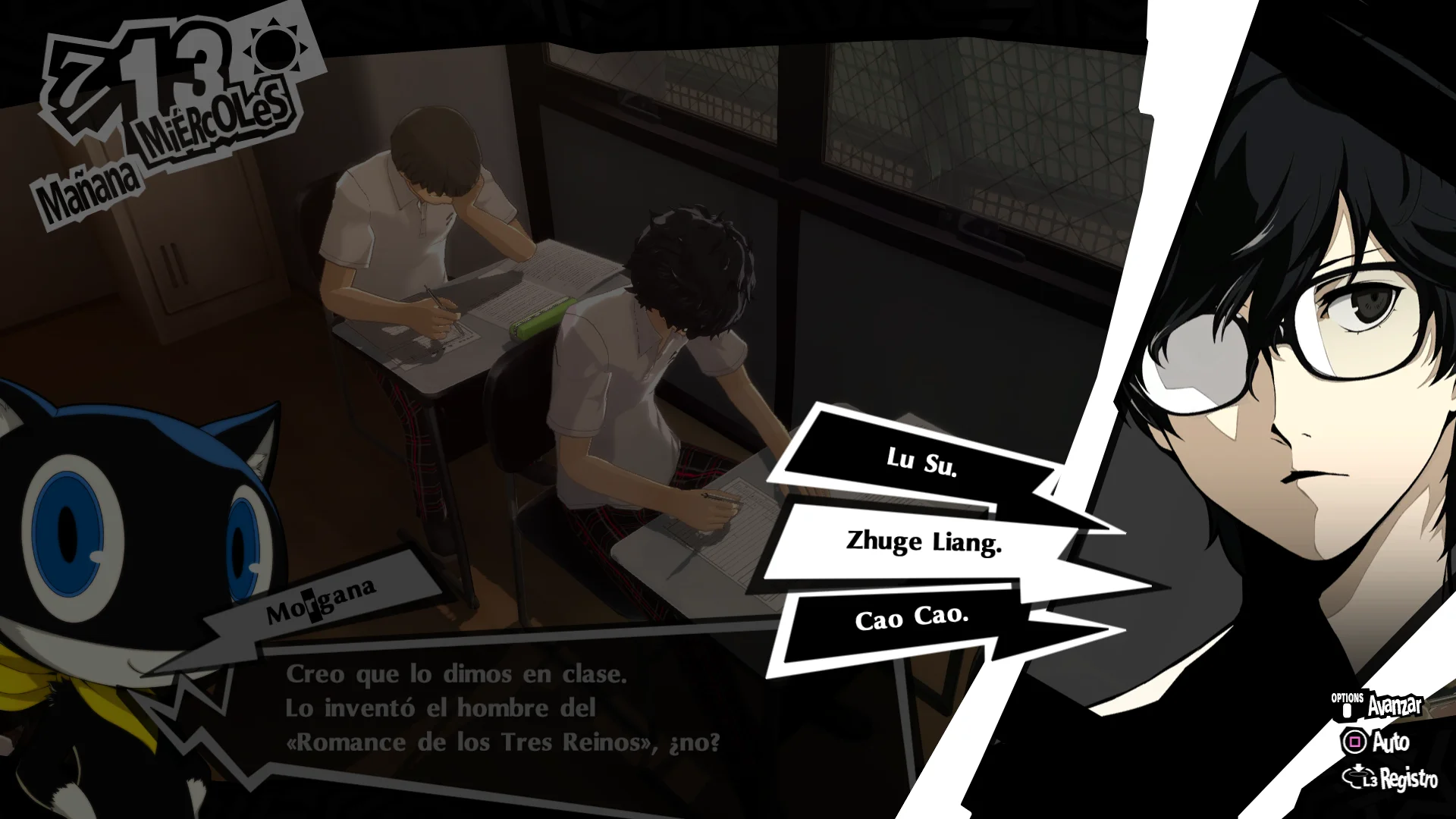Click Morgana's blue eye on the portrait
Viewport: 1456px width, 819px height.
(x=68, y=531)
